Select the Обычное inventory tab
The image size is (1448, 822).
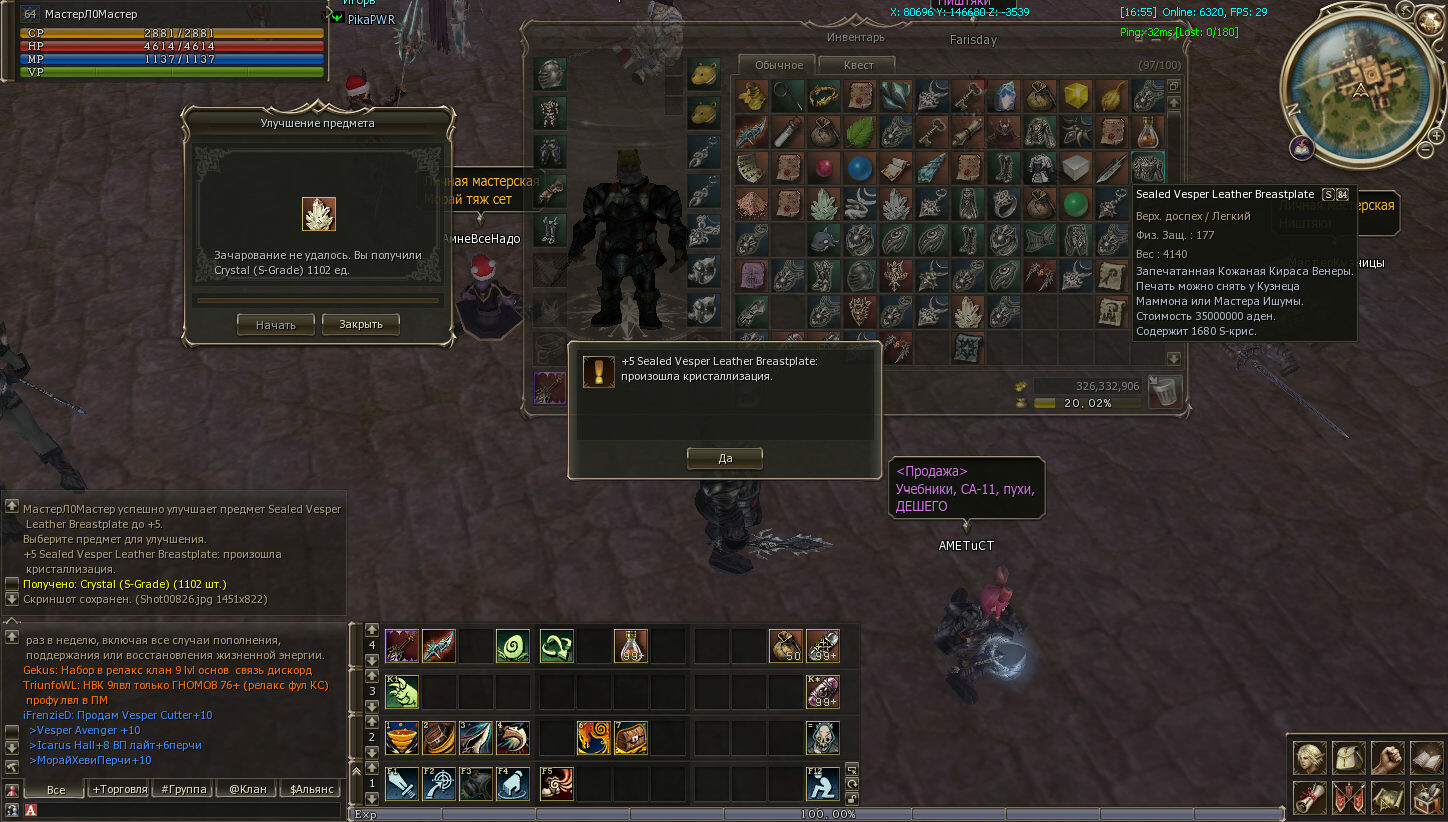(x=779, y=65)
